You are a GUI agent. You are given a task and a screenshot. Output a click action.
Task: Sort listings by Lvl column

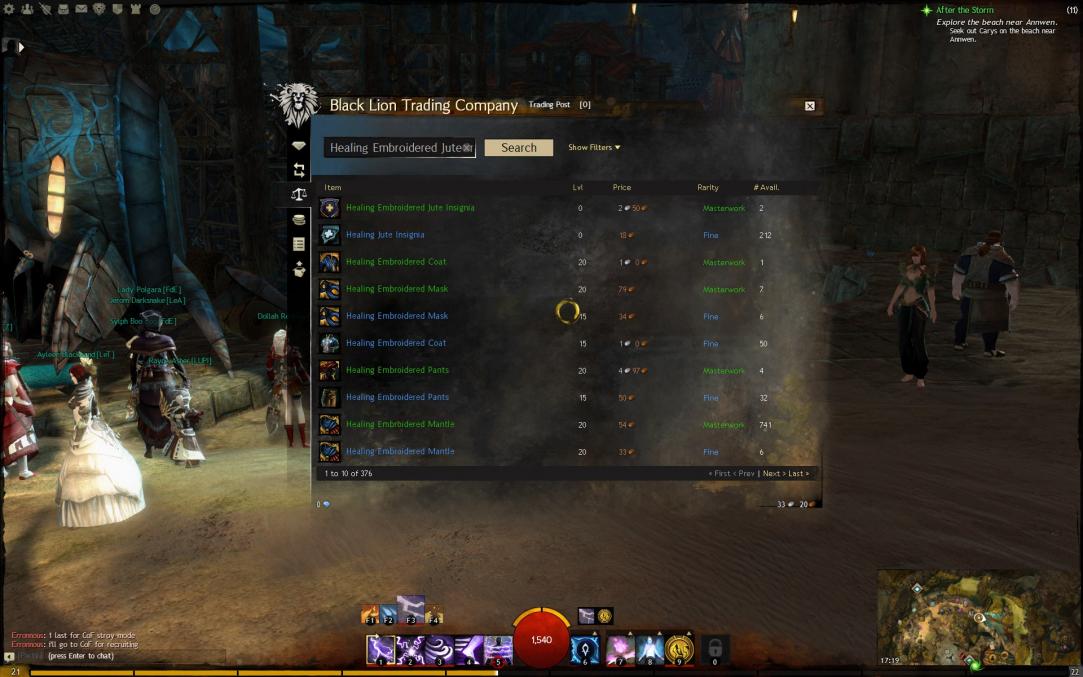pyautogui.click(x=578, y=188)
